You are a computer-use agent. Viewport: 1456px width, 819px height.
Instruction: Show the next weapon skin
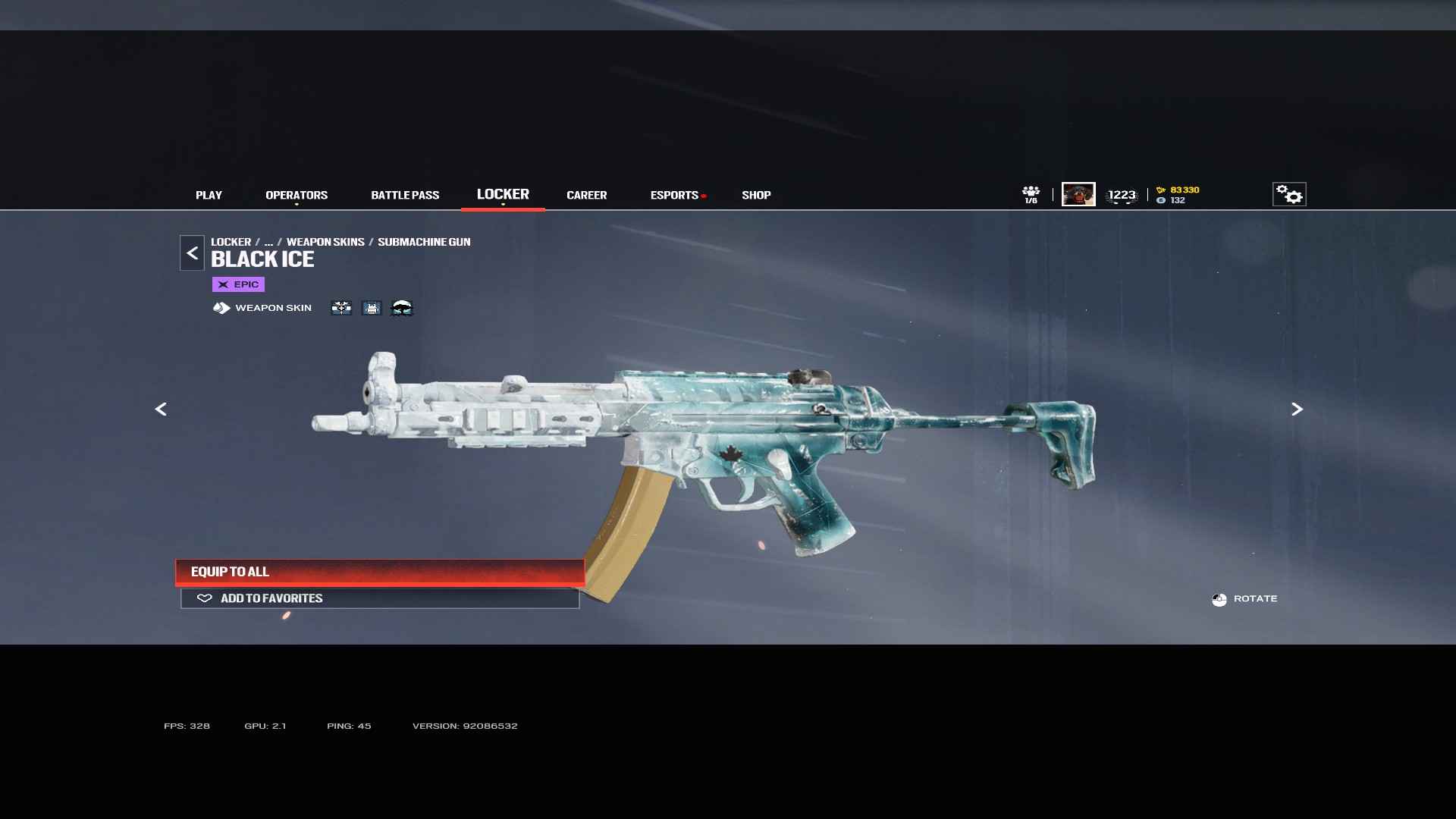1297,409
